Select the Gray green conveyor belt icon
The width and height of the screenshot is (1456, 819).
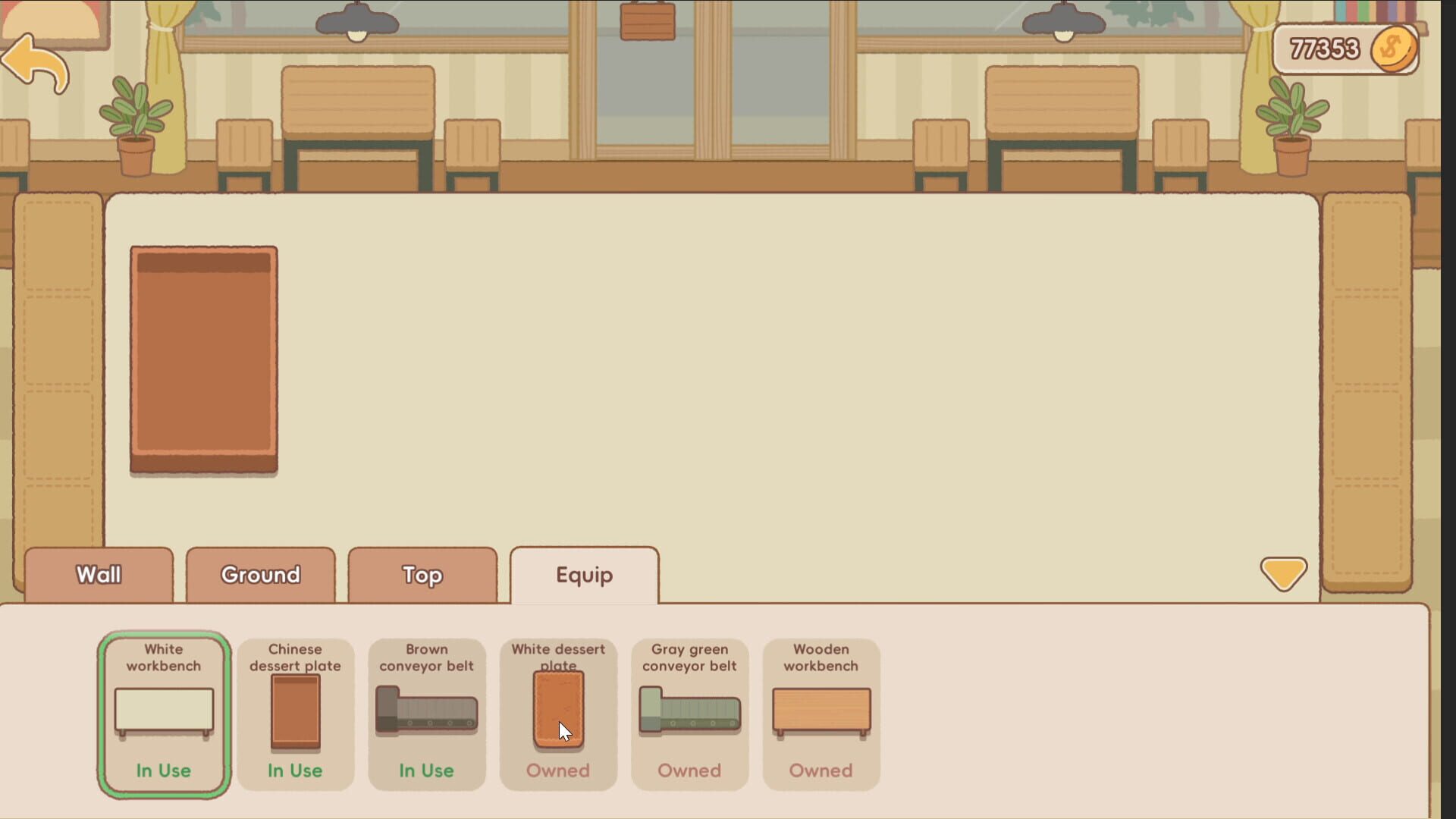point(689,713)
